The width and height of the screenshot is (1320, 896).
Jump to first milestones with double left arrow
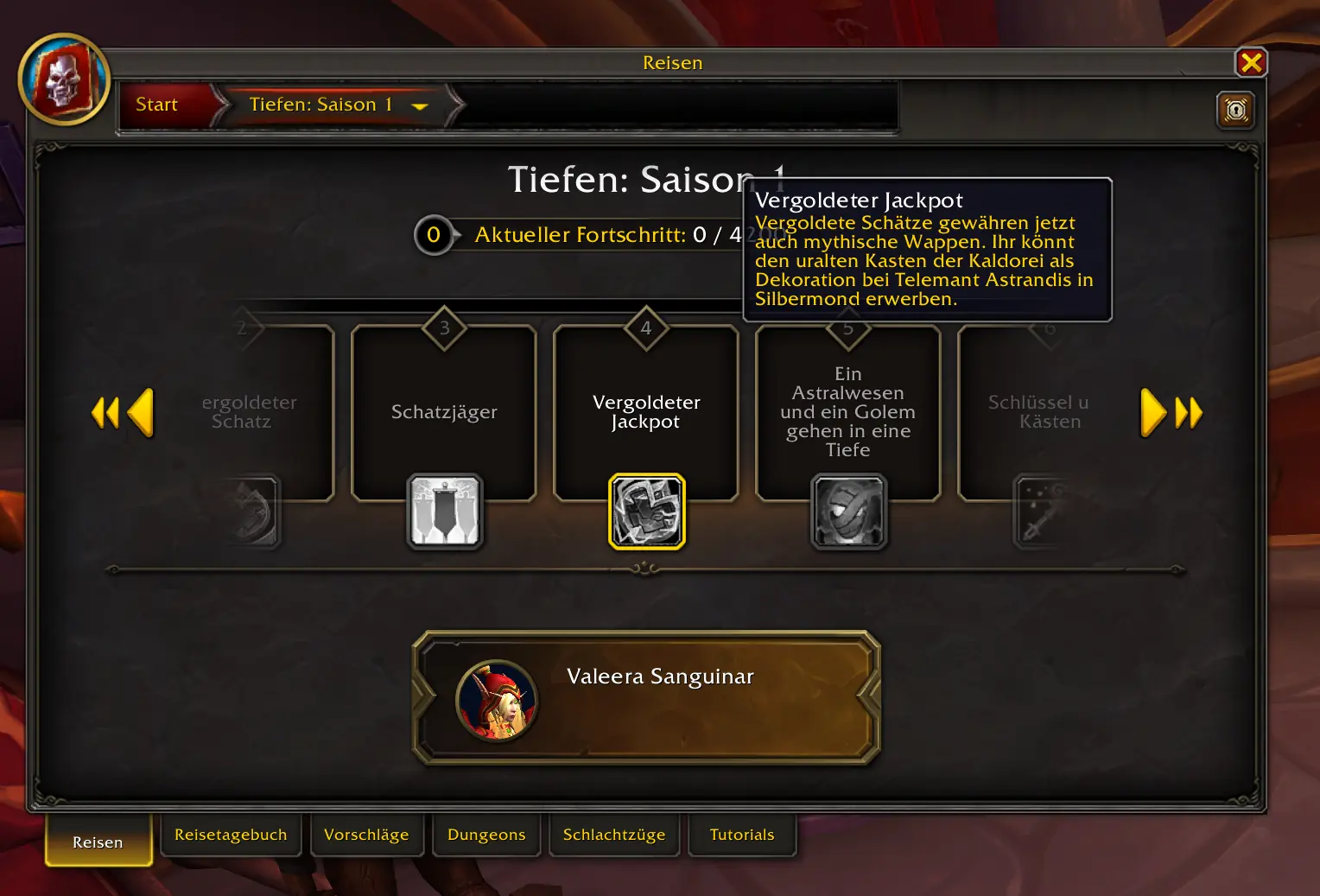coord(104,413)
